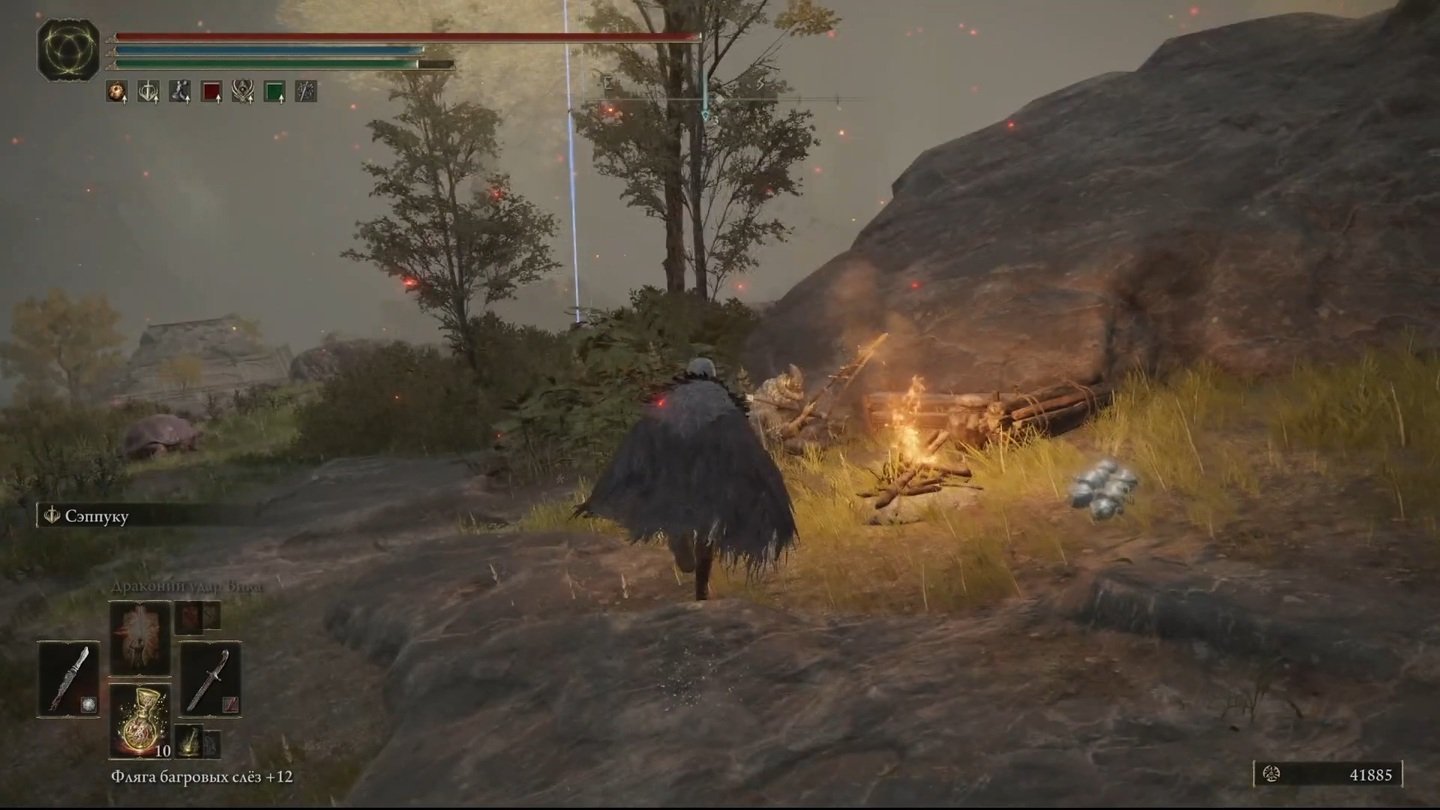
Task: Click the golden rune emblem beside the bars
Action: (x=68, y=50)
